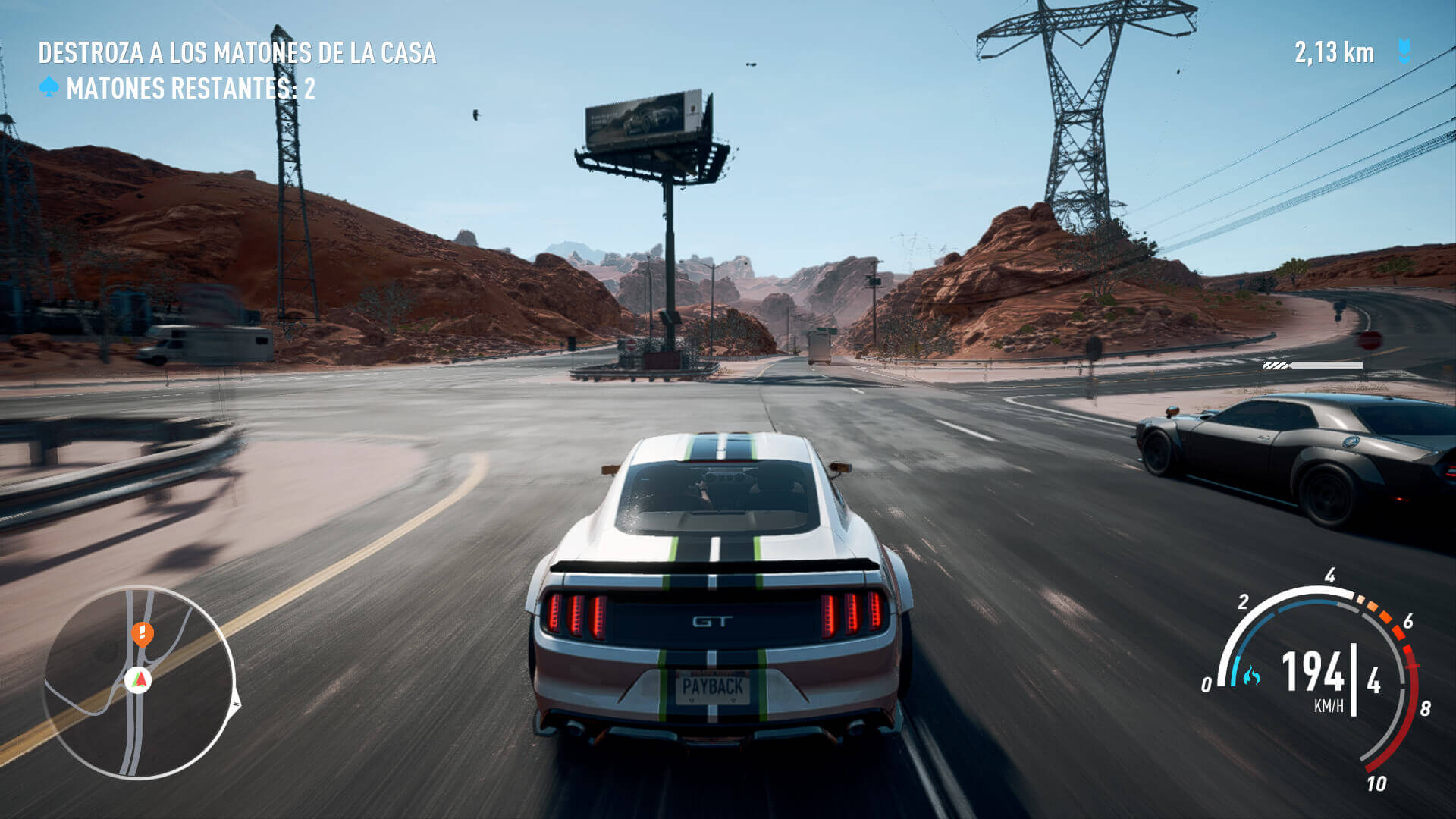1456x819 pixels.
Task: Click the player arrow on the minimap
Action: click(138, 679)
